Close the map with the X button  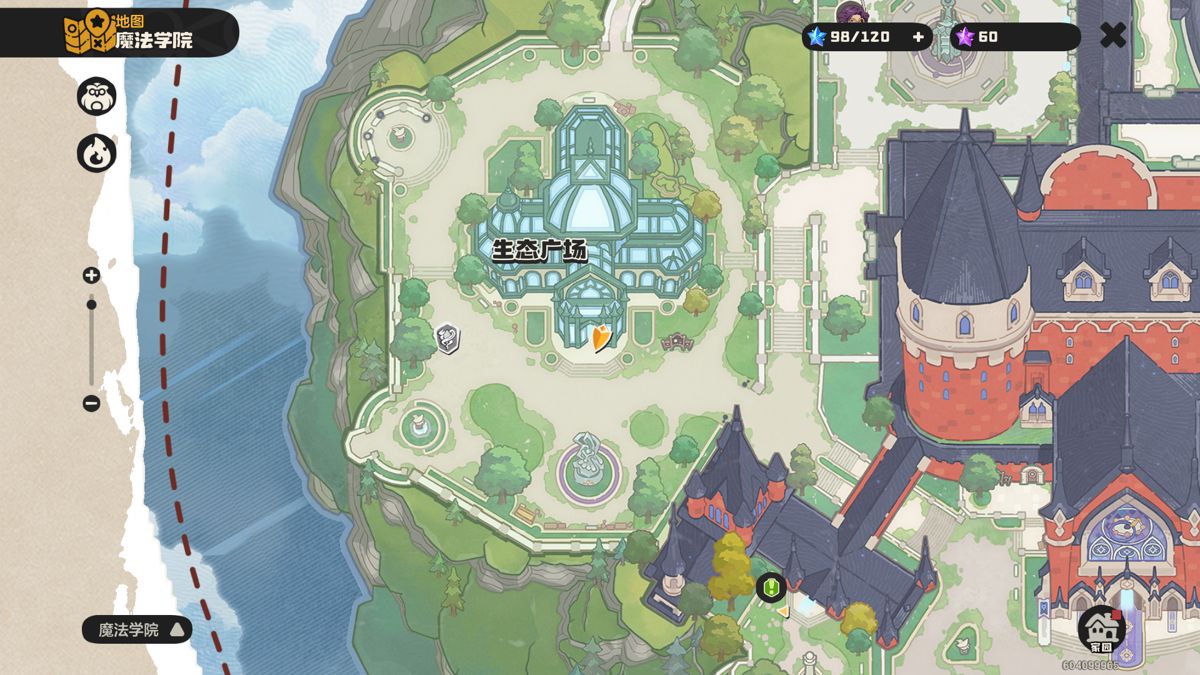click(x=1113, y=36)
